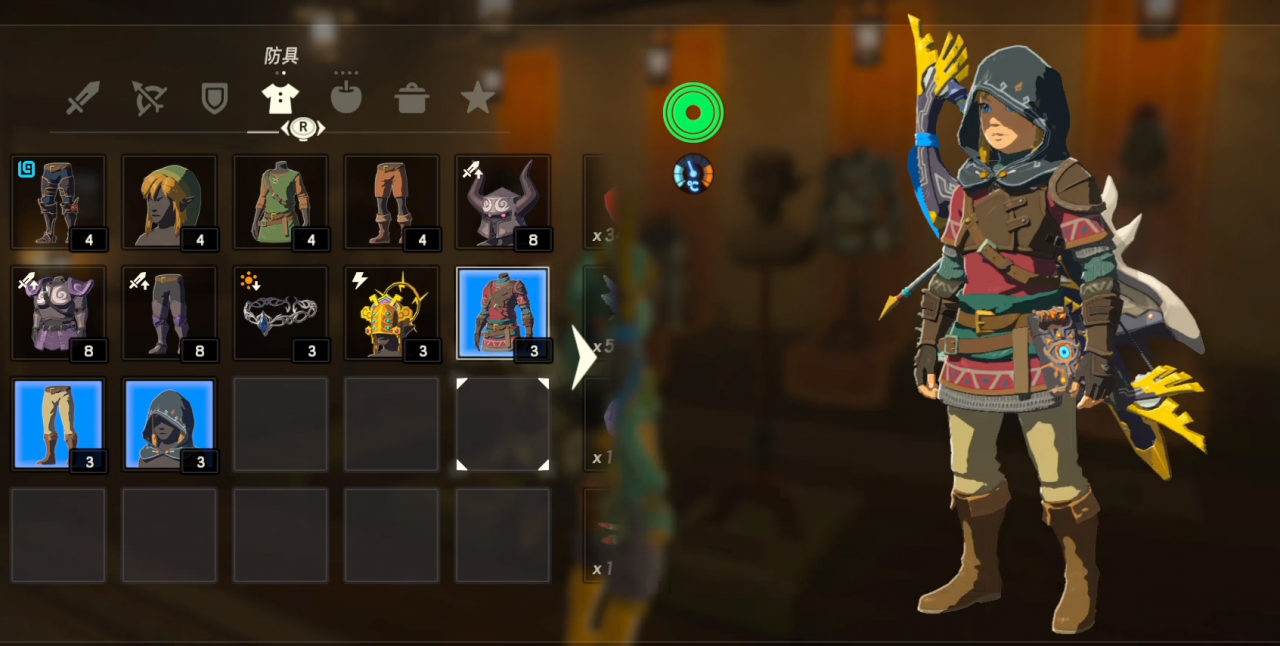1280x646 pixels.
Task: Select the golden thunder helm slot
Action: (391, 313)
